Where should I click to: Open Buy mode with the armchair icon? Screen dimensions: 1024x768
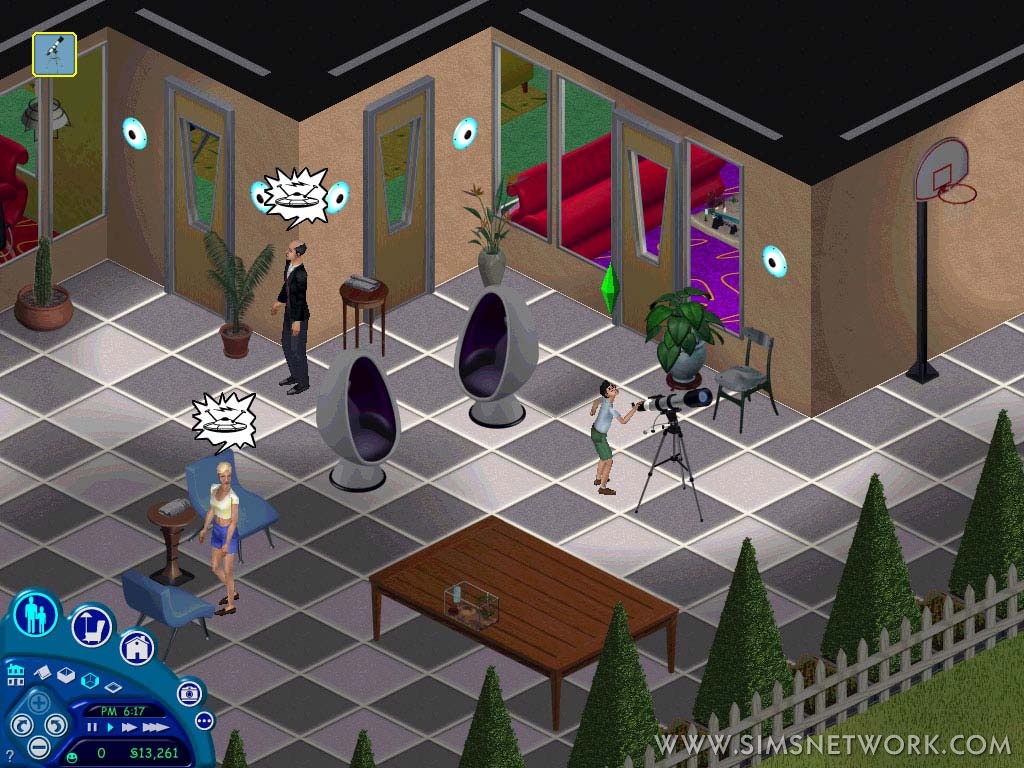(x=91, y=627)
